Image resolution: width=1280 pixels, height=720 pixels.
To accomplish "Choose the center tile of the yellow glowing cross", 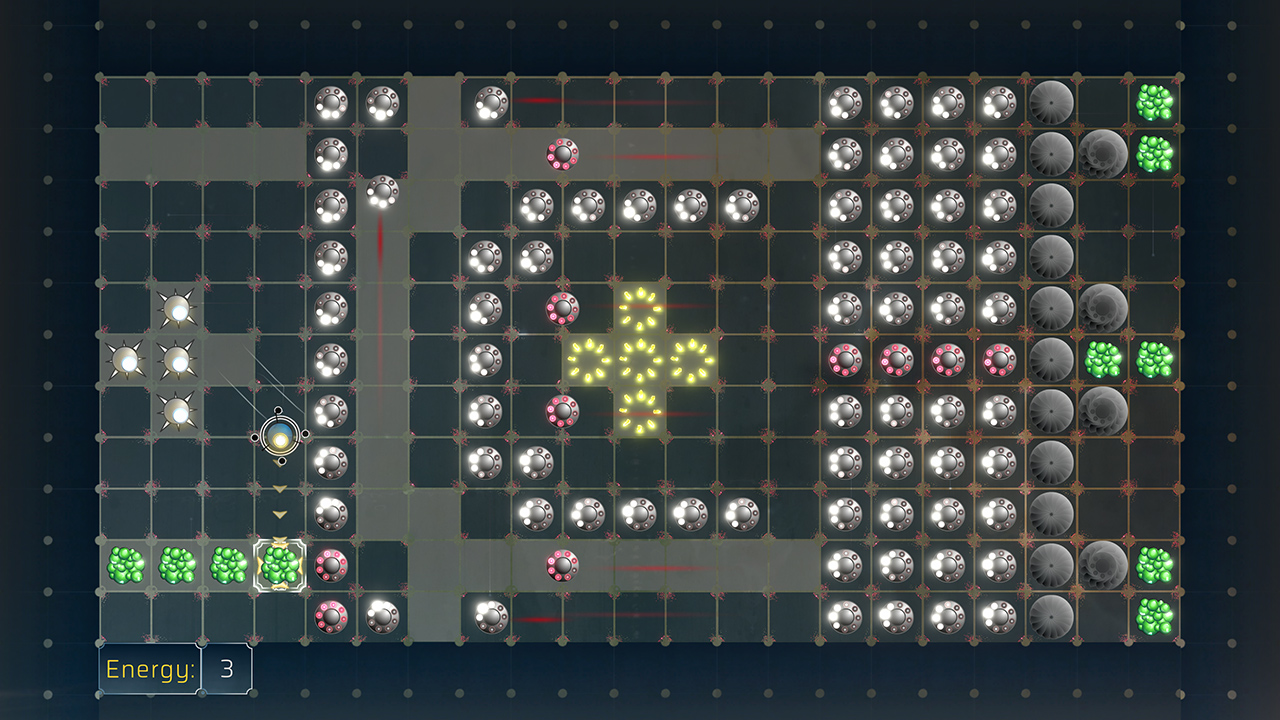I will coord(639,360).
